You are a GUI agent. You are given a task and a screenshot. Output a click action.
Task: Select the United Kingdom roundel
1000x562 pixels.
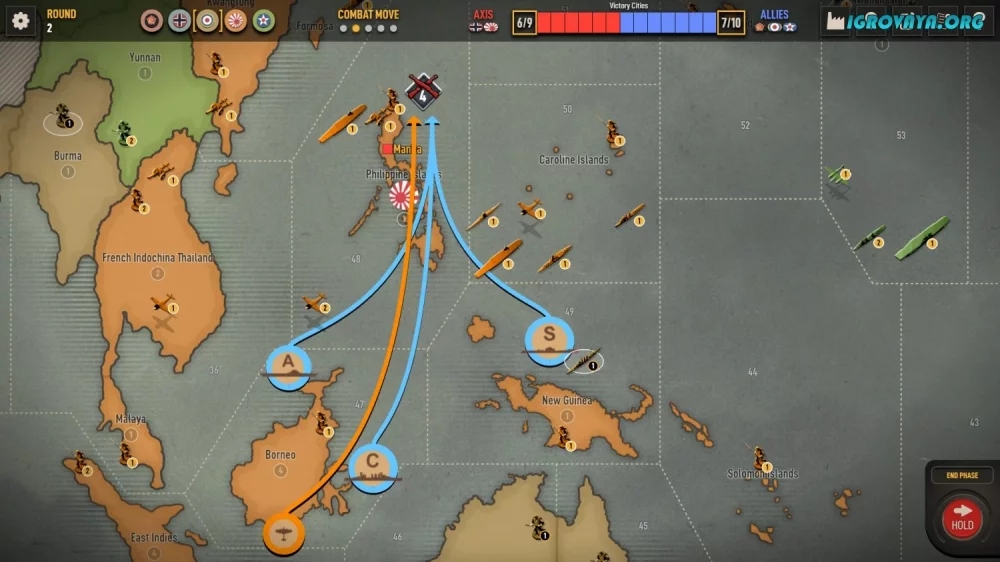tap(208, 20)
